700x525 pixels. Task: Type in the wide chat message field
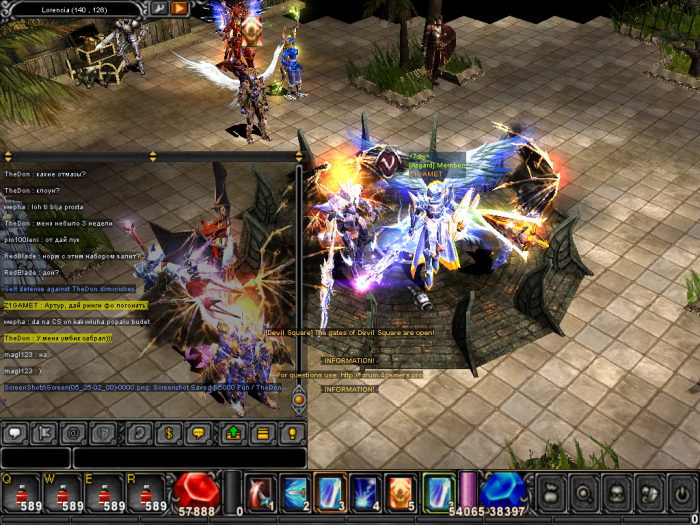(189, 458)
